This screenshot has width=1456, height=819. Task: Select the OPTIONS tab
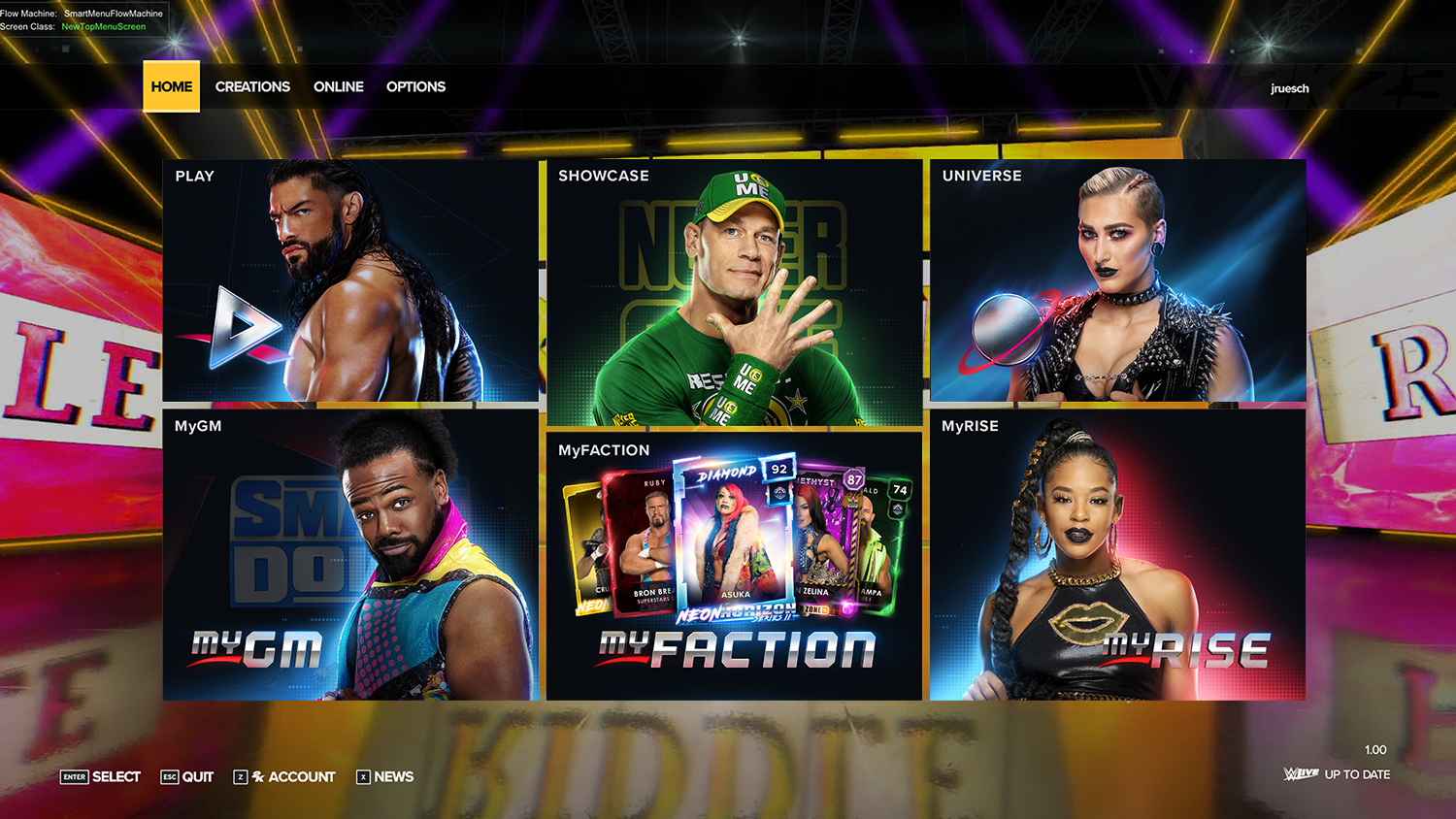click(x=415, y=86)
